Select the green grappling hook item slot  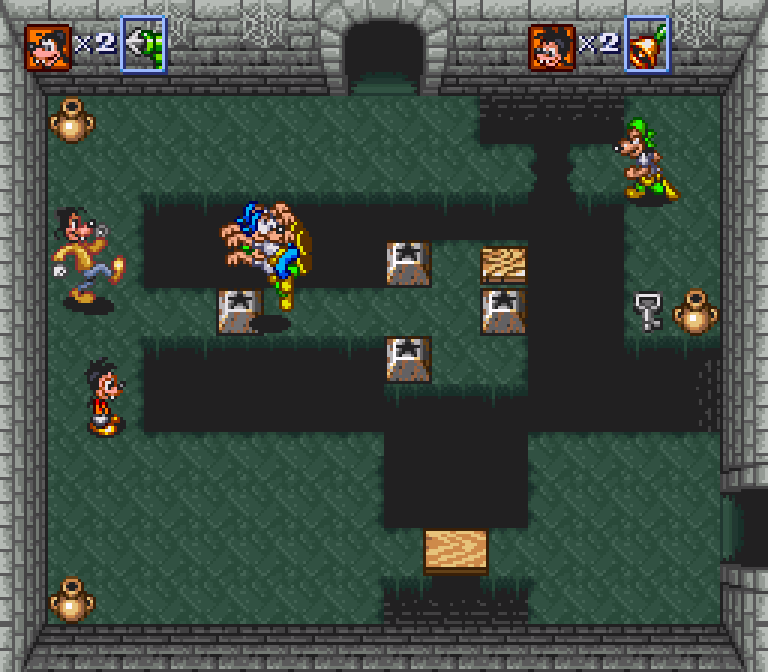point(143,44)
